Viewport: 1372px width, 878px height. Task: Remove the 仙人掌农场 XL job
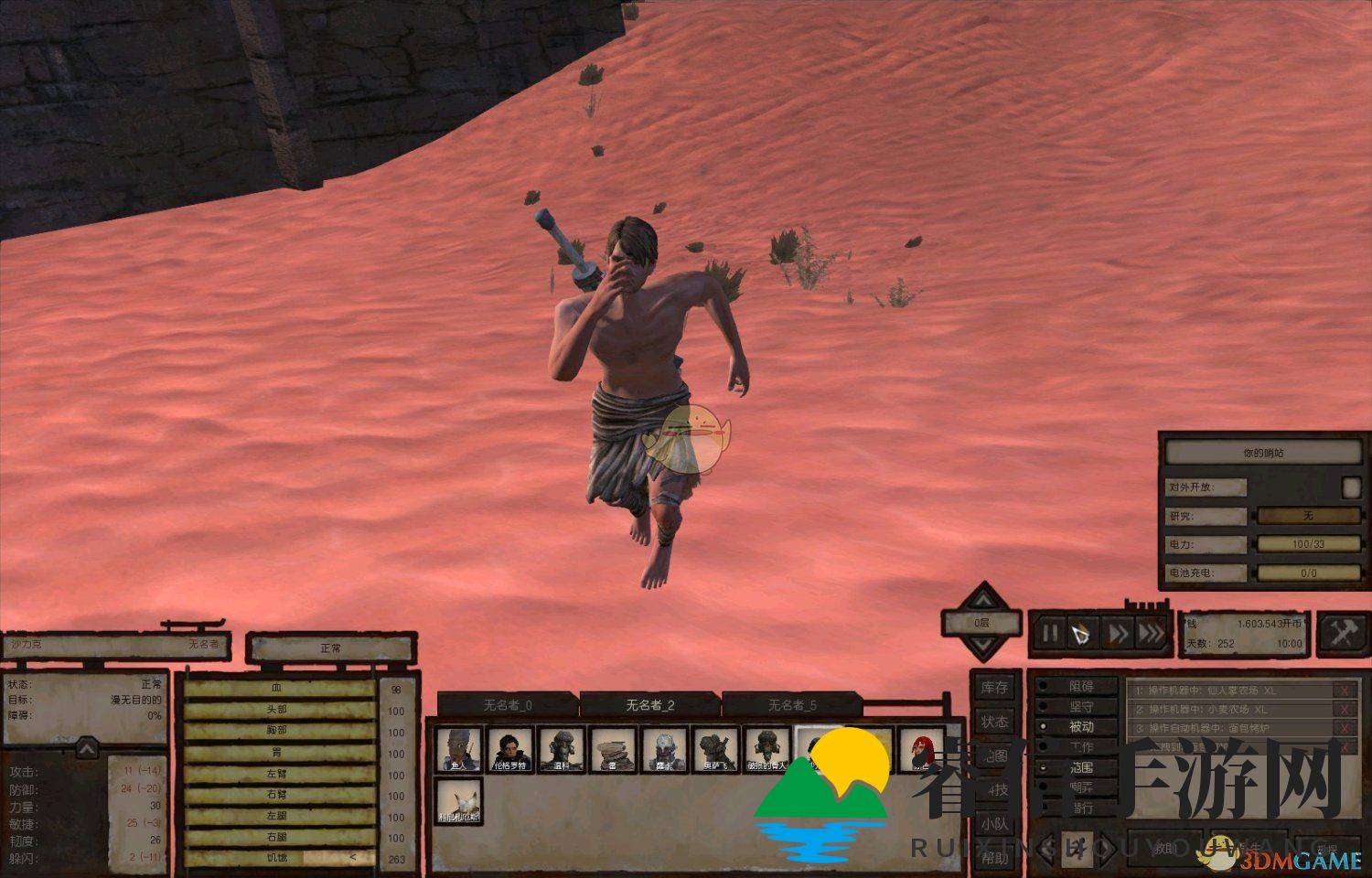[1344, 691]
